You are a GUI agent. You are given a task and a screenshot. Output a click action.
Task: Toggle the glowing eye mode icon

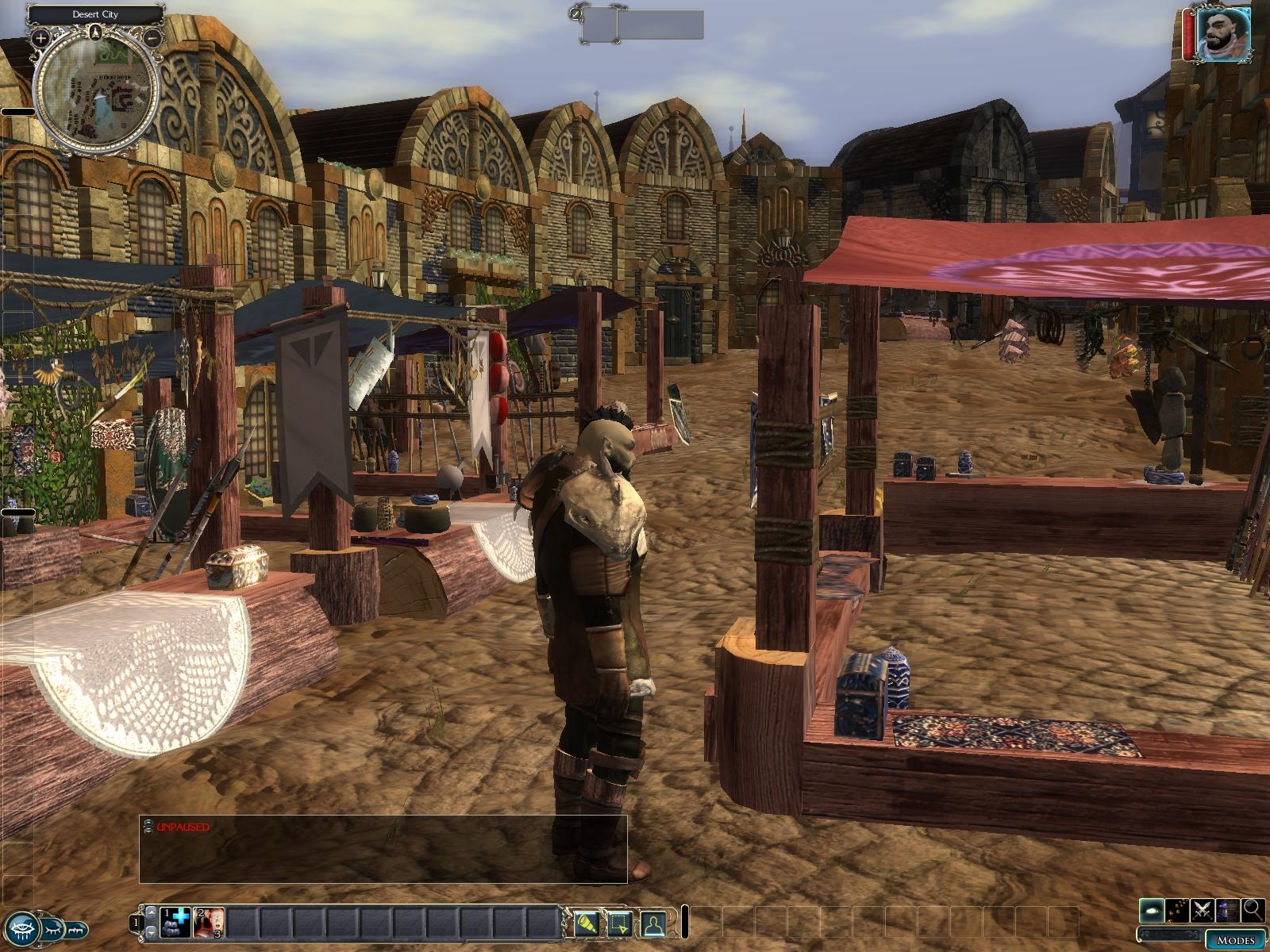[1153, 911]
